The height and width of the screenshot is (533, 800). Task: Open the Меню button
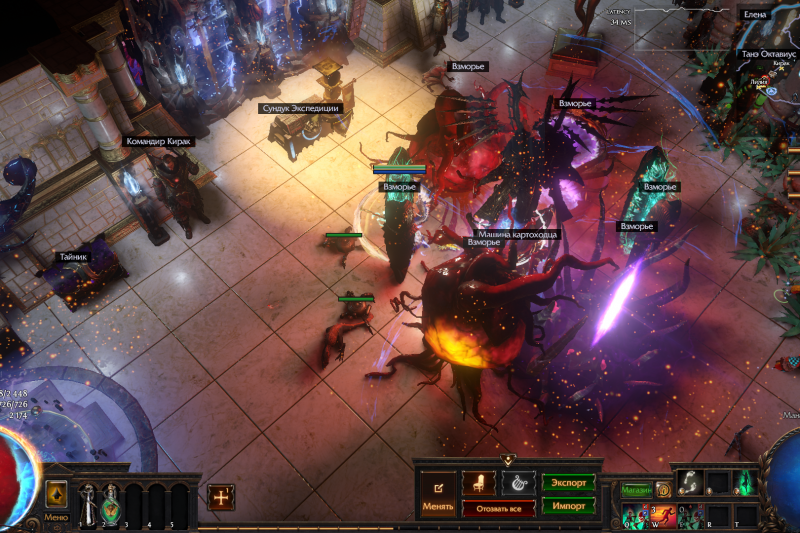[57, 517]
